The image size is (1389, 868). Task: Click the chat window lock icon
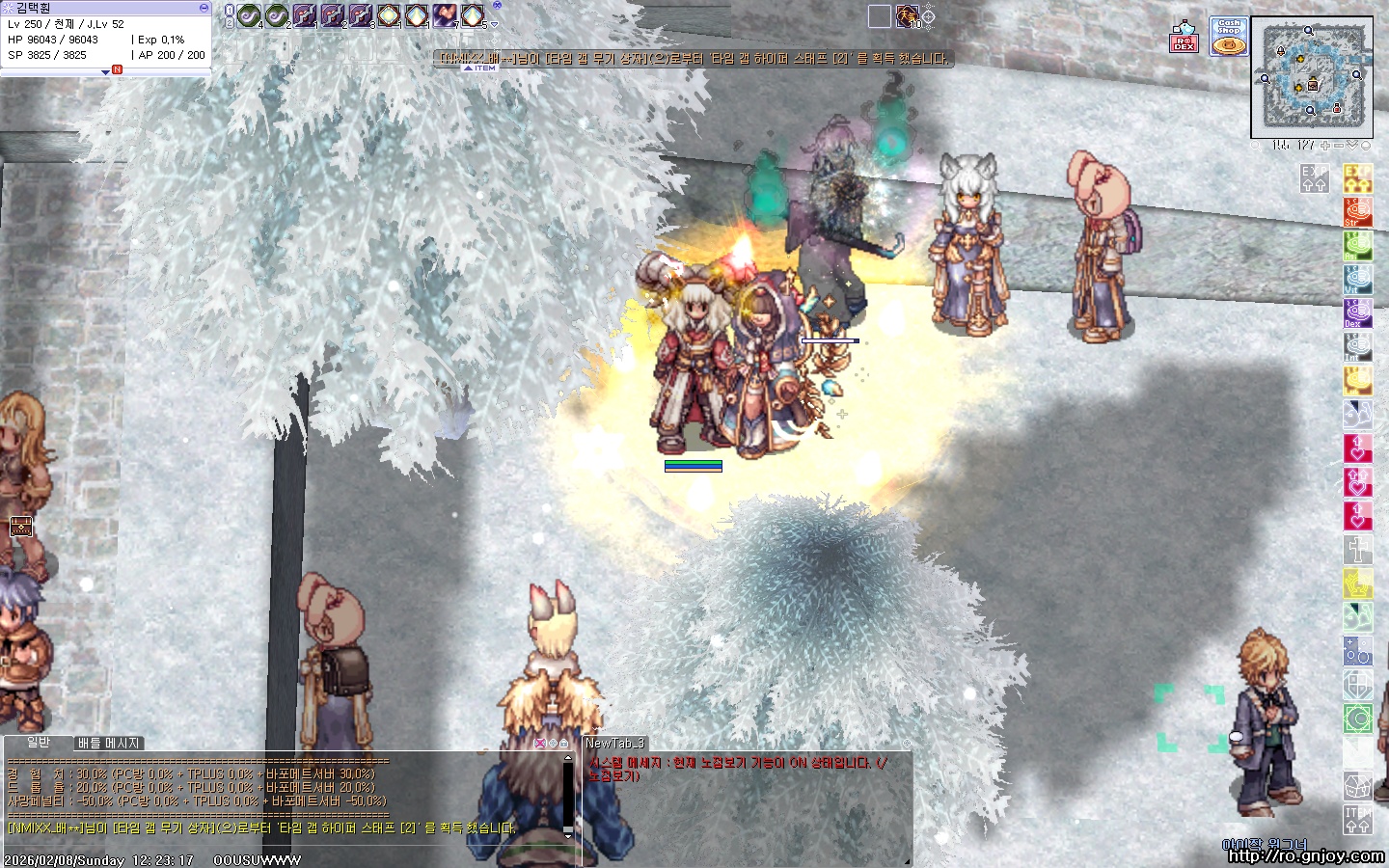click(564, 744)
